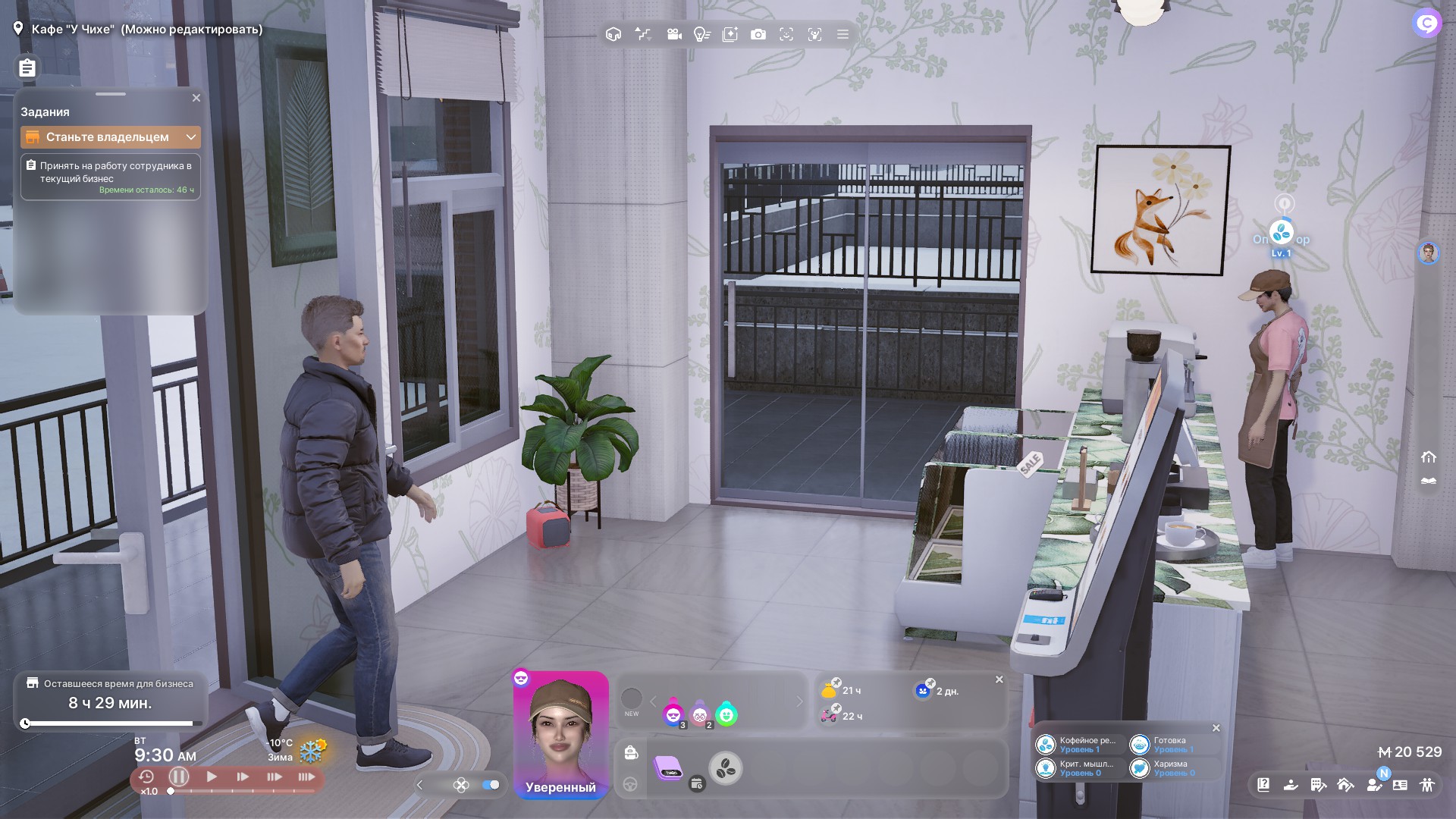Switch to the fastest game speed
This screenshot has width=1456, height=819.
306,777
